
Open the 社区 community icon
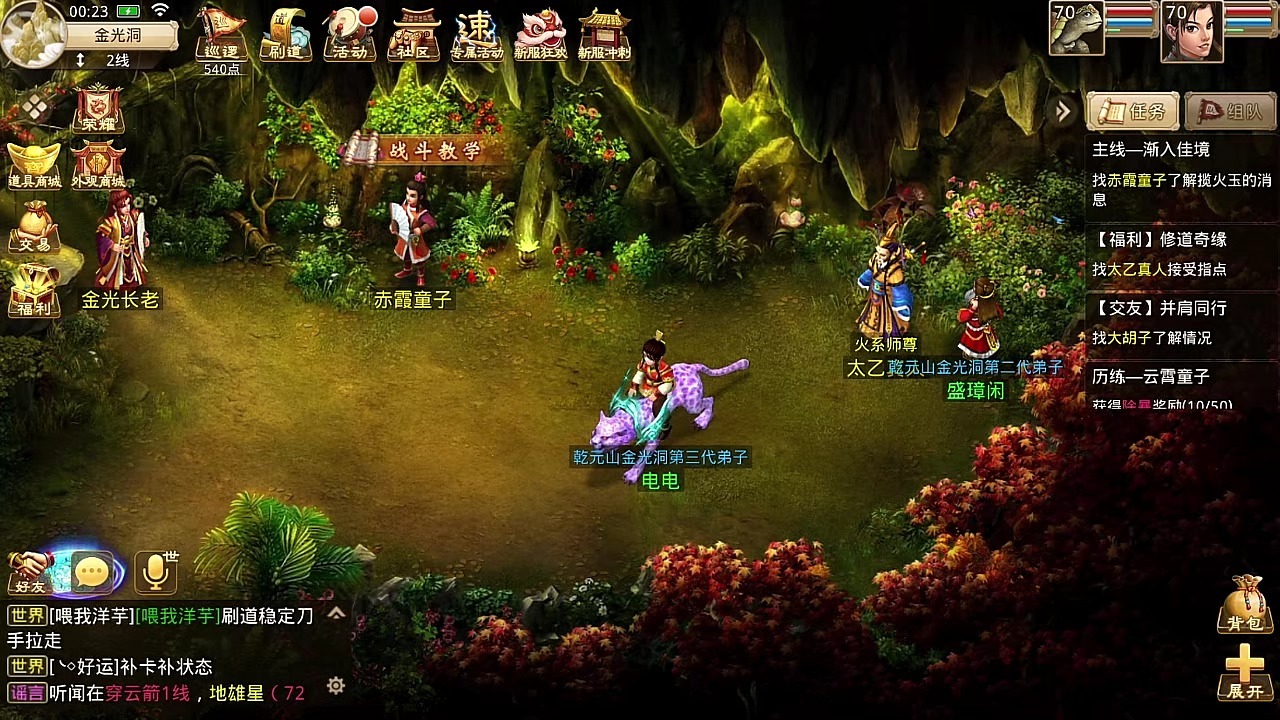414,35
